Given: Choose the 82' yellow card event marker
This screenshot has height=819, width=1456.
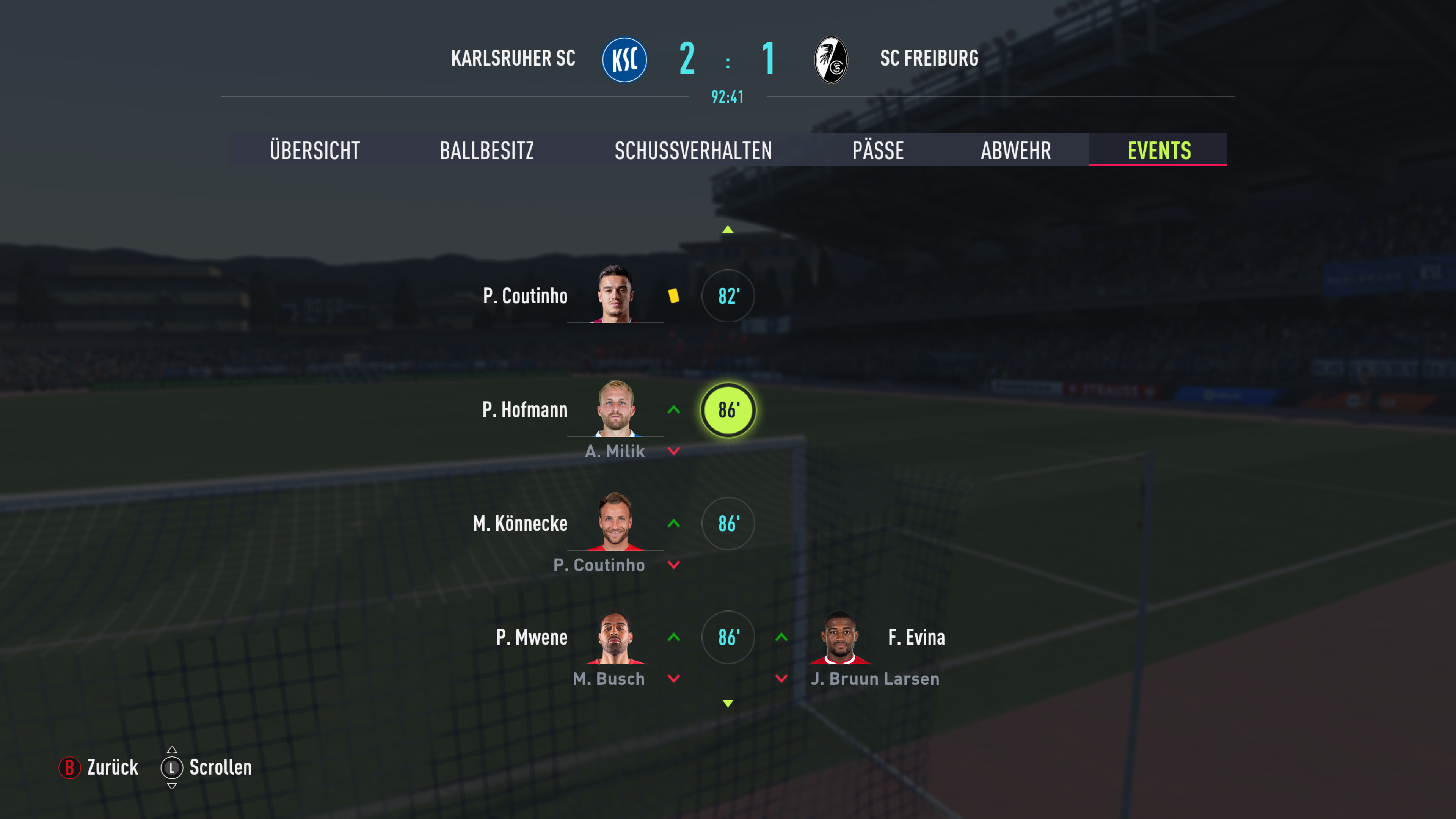Looking at the screenshot, I should 728,296.
